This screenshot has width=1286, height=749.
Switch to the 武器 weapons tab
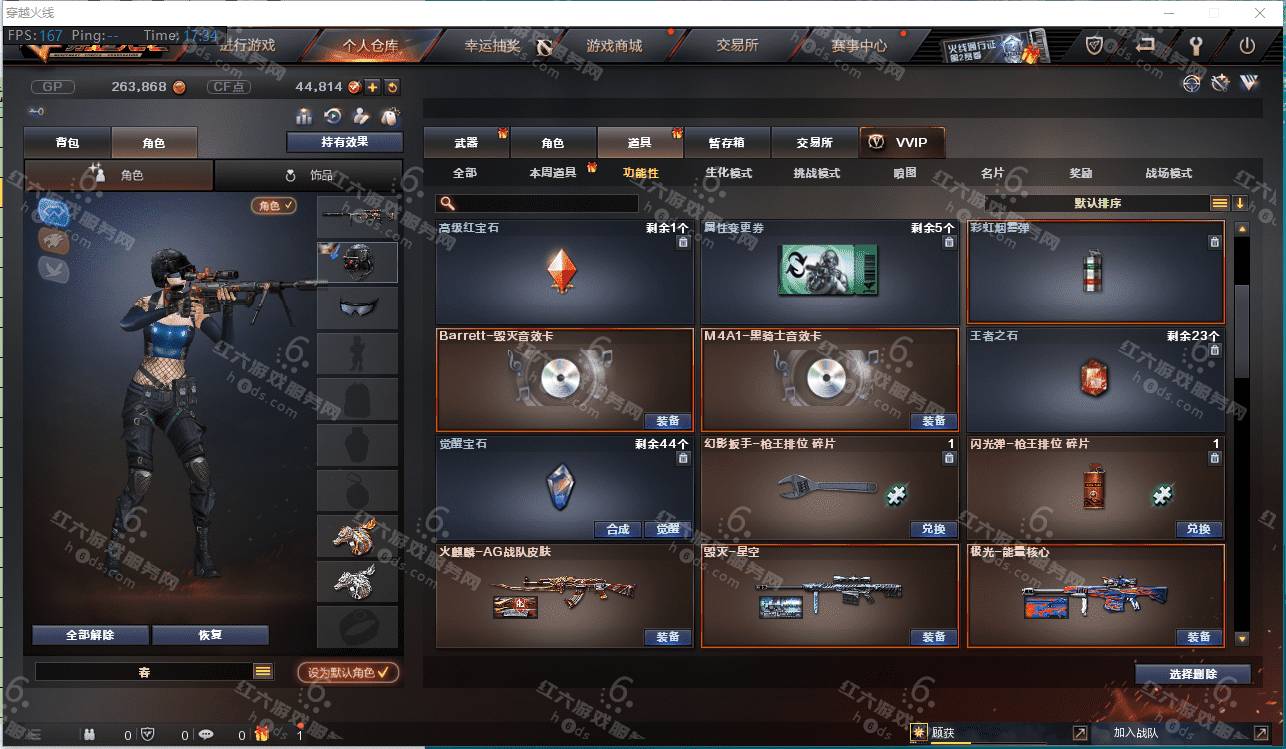(x=466, y=143)
